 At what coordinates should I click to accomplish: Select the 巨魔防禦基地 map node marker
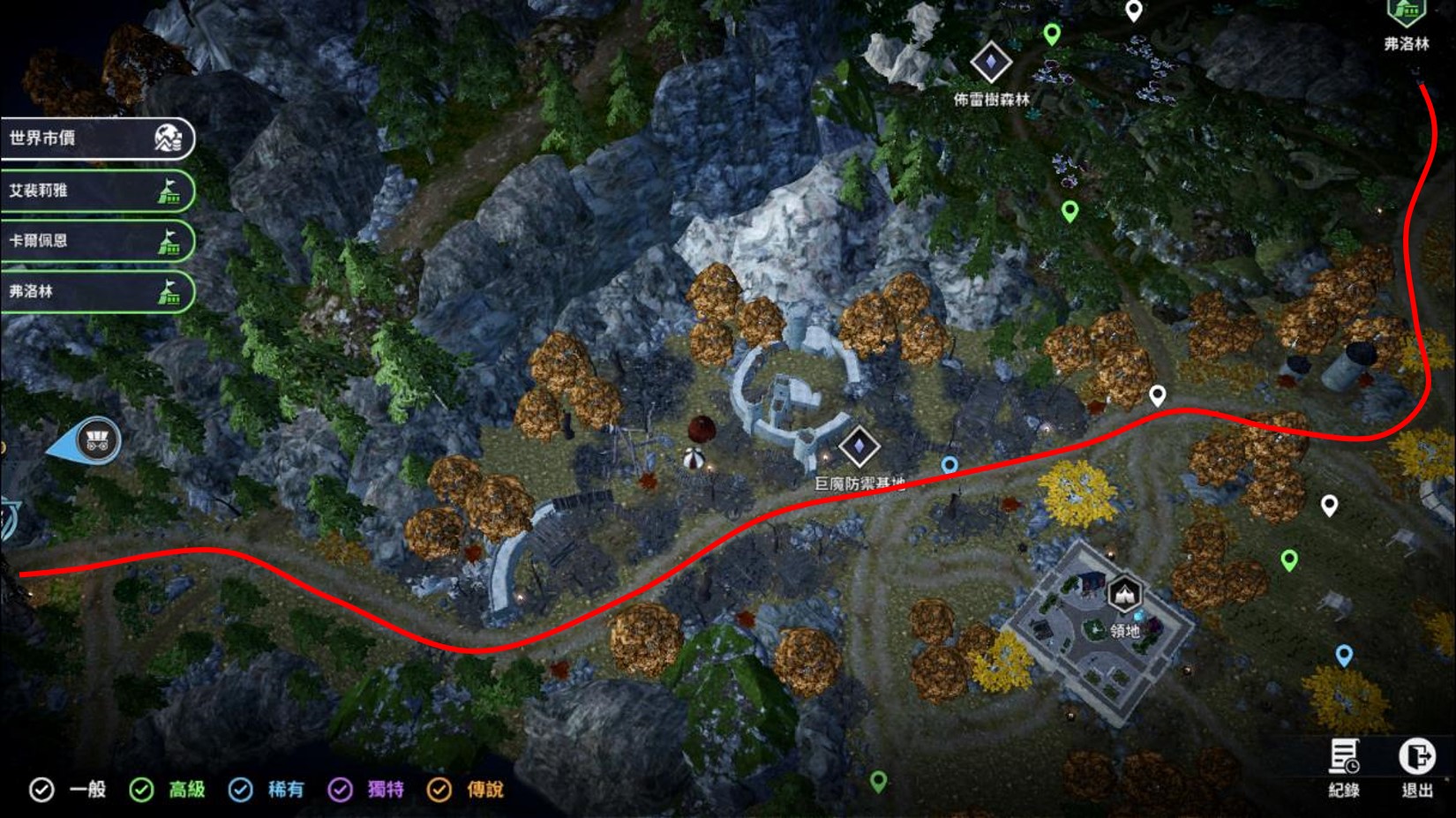tap(859, 447)
